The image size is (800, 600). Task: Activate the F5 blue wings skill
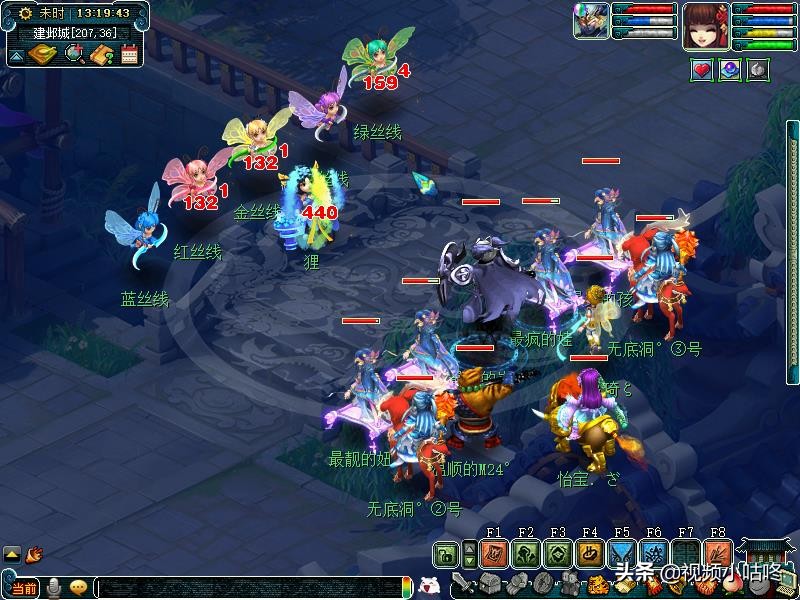622,554
